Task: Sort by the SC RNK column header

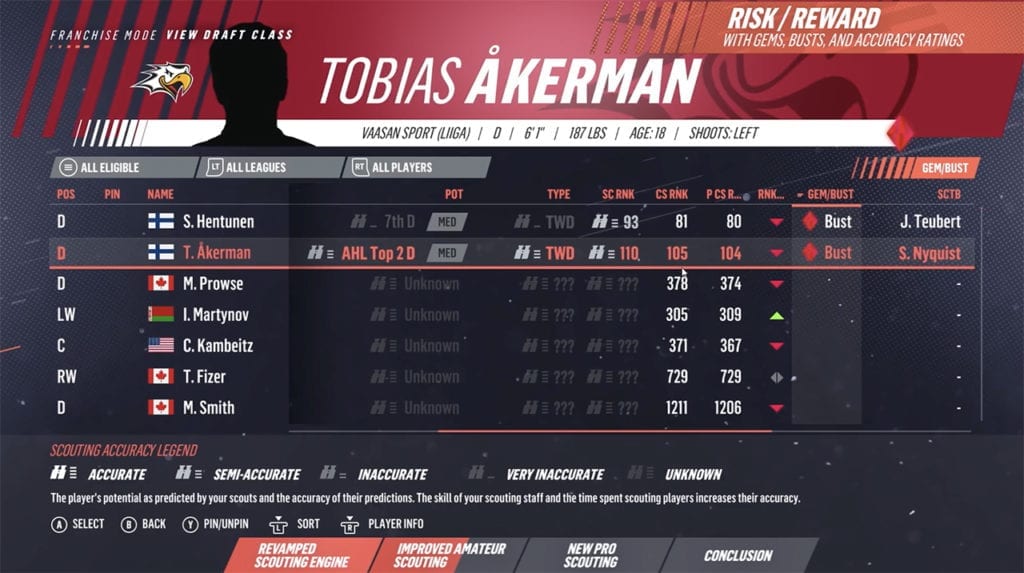Action: point(618,193)
